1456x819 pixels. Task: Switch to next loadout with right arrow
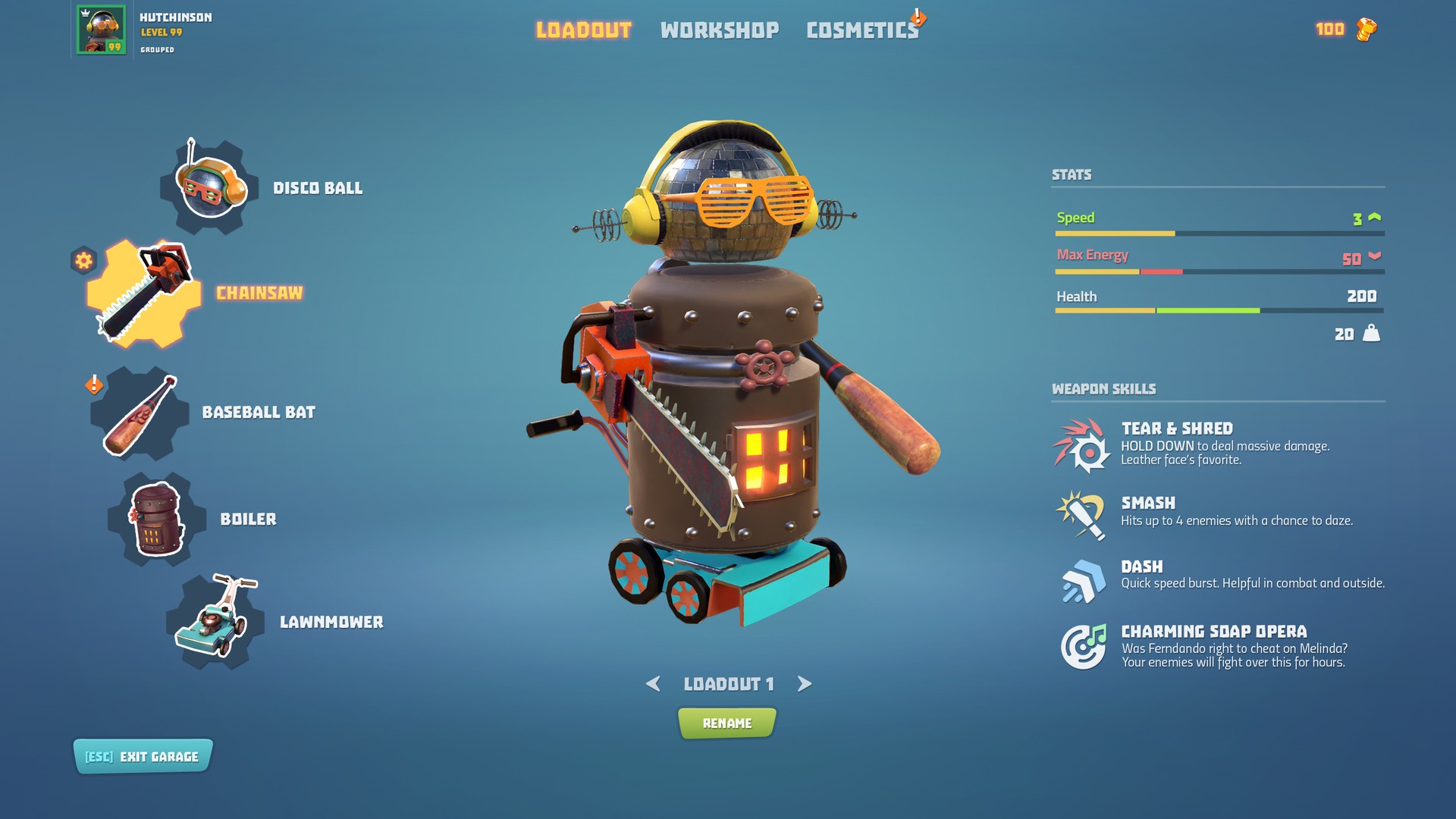[804, 683]
